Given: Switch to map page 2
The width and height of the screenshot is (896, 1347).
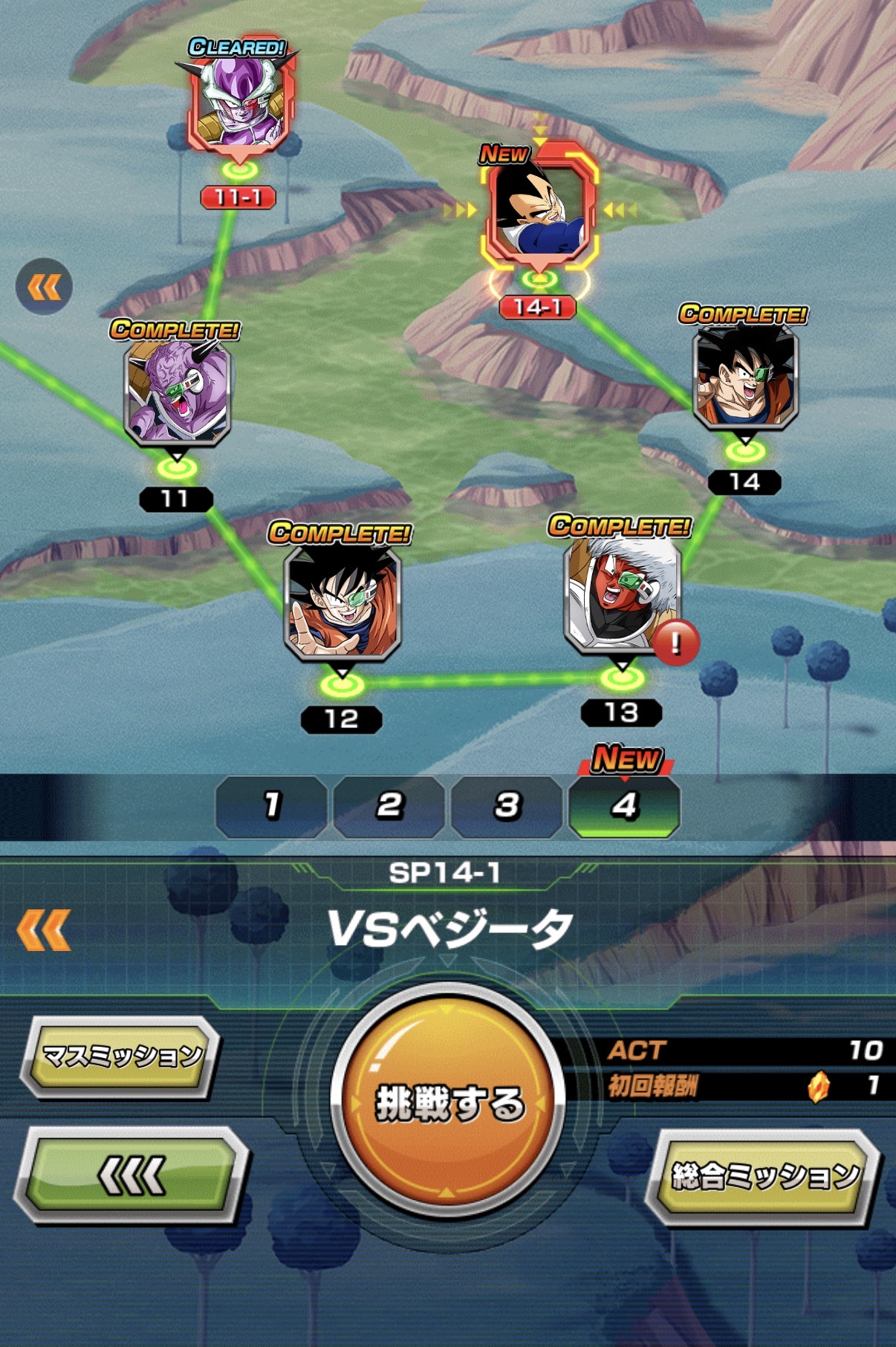Looking at the screenshot, I should 389,806.
